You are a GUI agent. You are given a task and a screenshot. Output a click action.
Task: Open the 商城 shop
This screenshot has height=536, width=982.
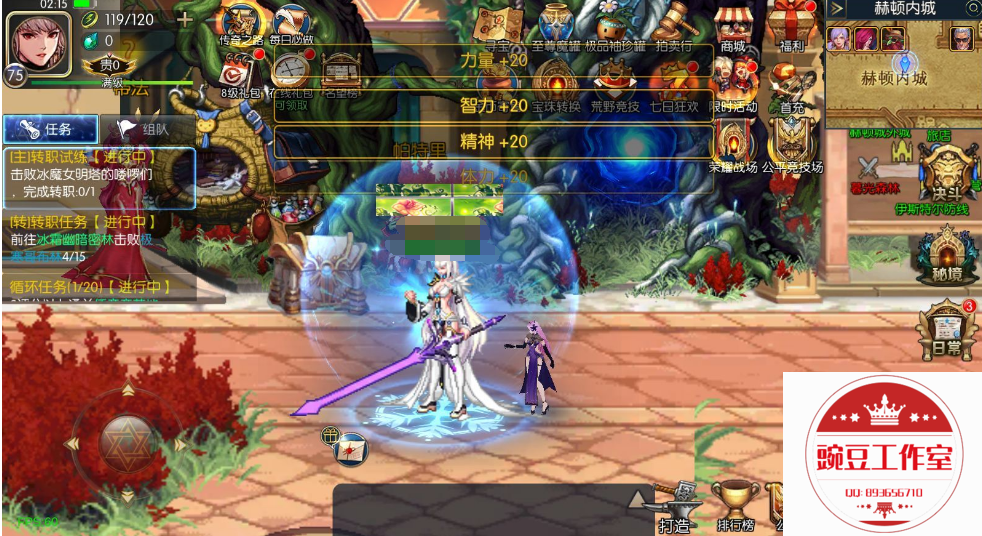click(733, 24)
